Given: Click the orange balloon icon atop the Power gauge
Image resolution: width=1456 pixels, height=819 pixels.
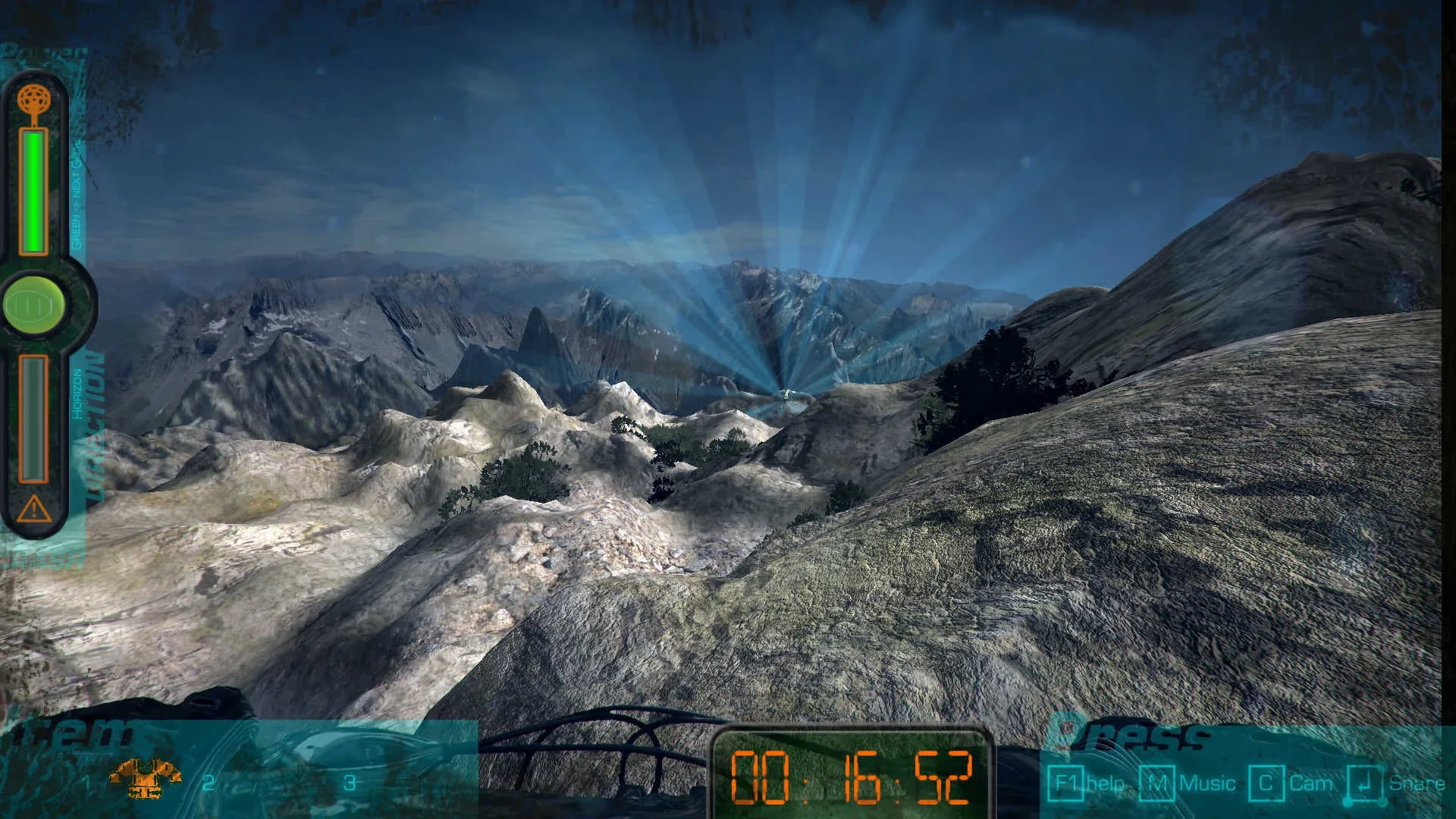Looking at the screenshot, I should [x=32, y=97].
